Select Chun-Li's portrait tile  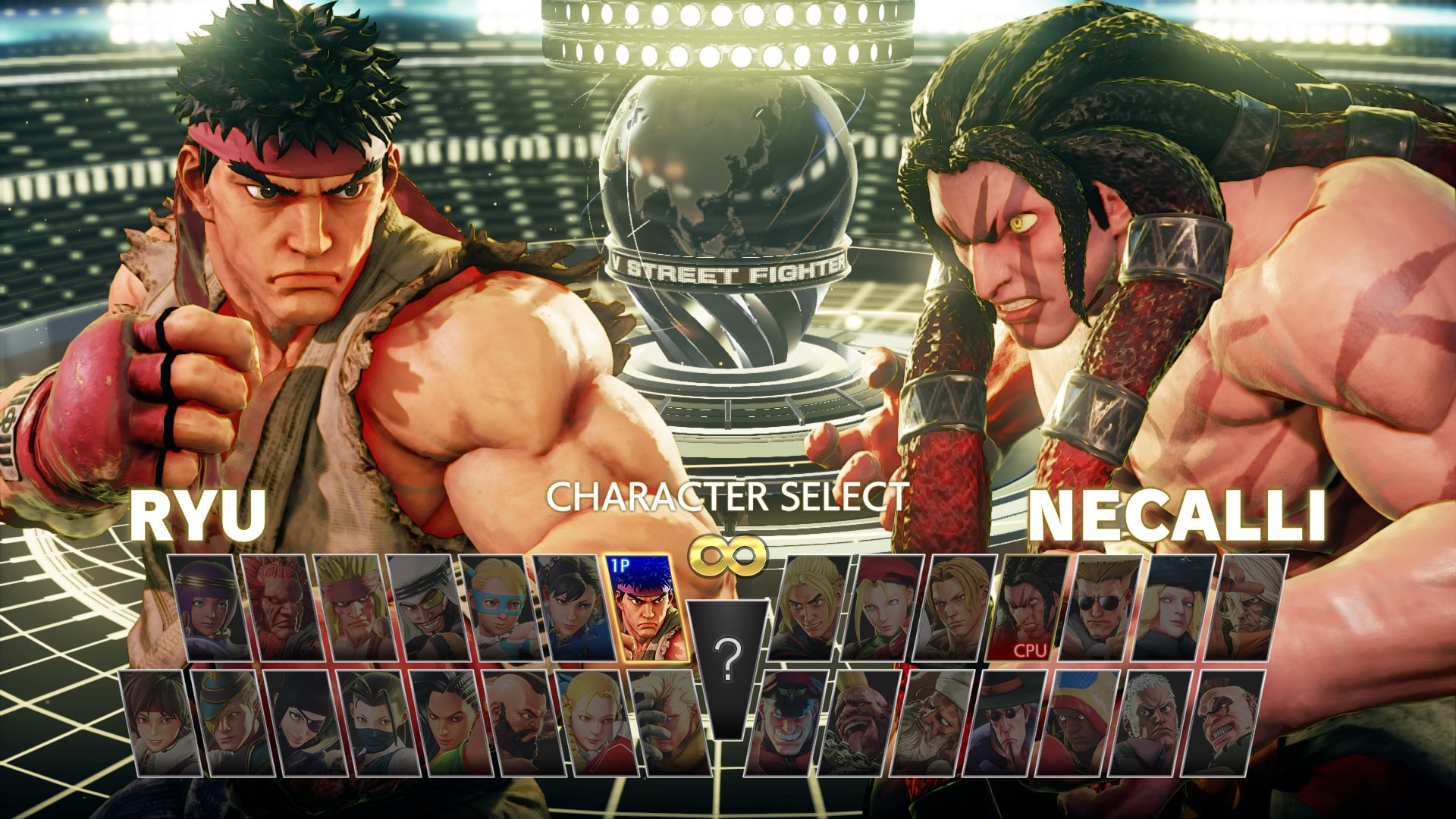coord(571,607)
